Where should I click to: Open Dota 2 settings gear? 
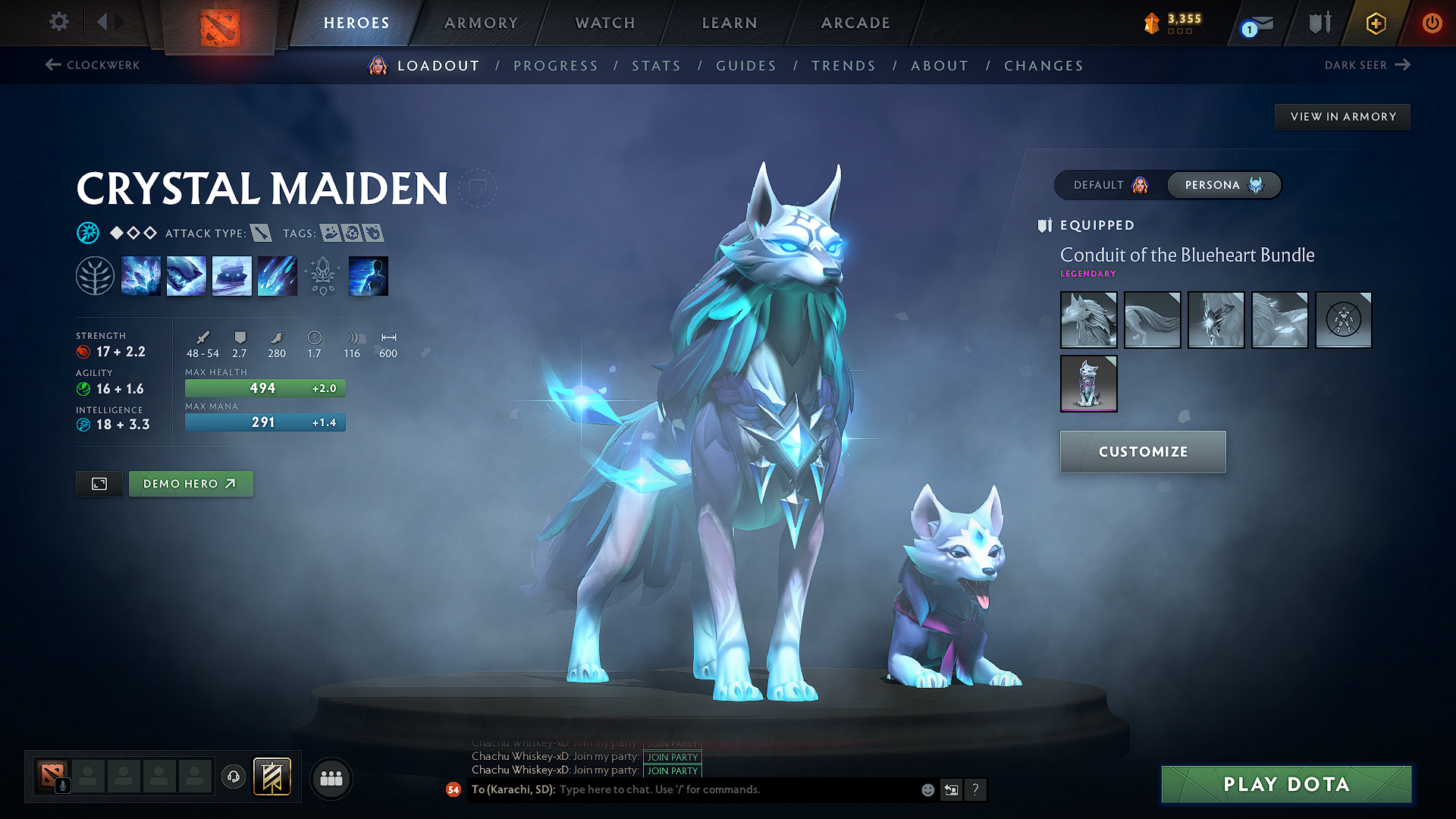[58, 22]
